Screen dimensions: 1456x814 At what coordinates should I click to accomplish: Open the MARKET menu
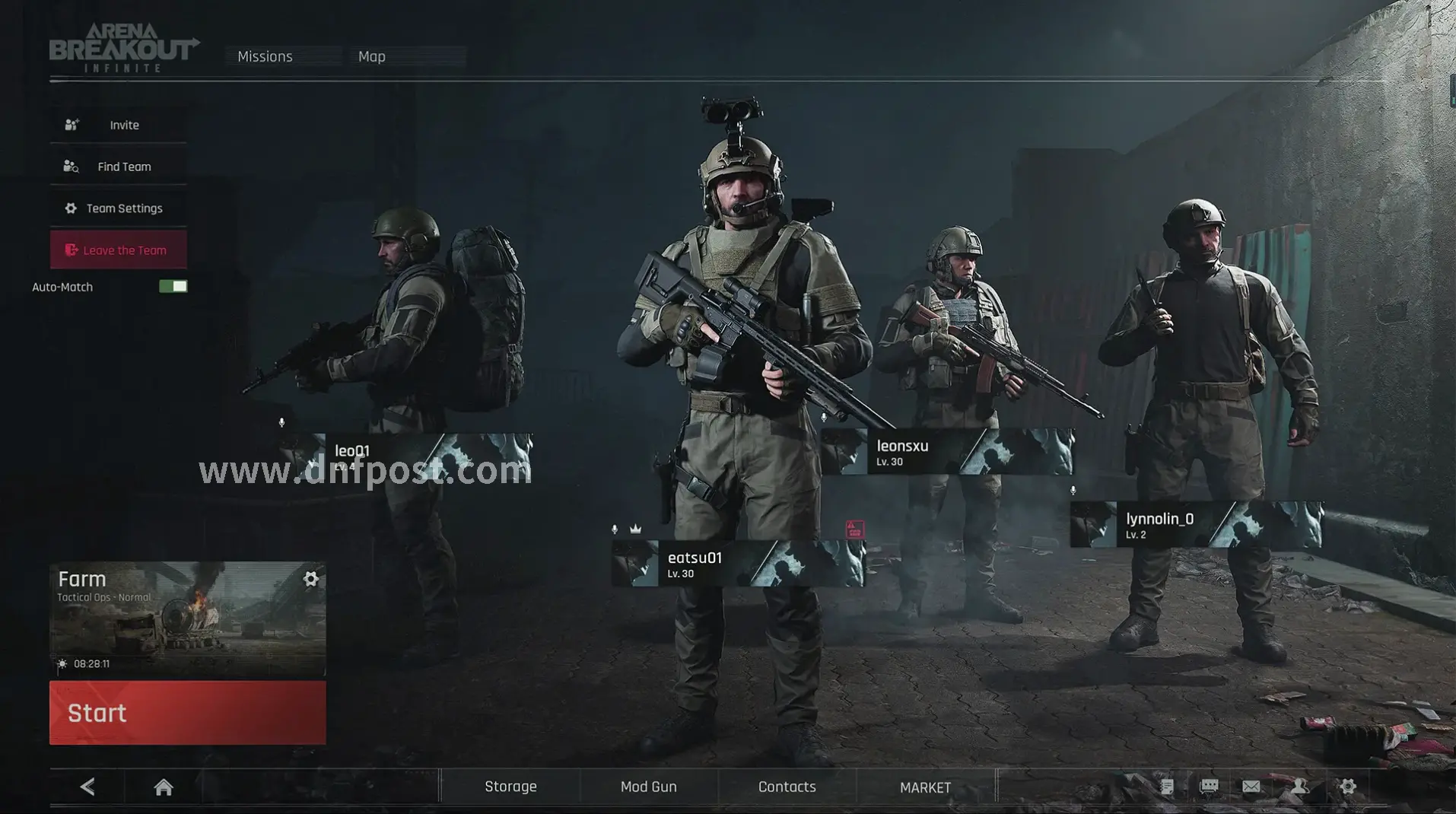point(925,787)
